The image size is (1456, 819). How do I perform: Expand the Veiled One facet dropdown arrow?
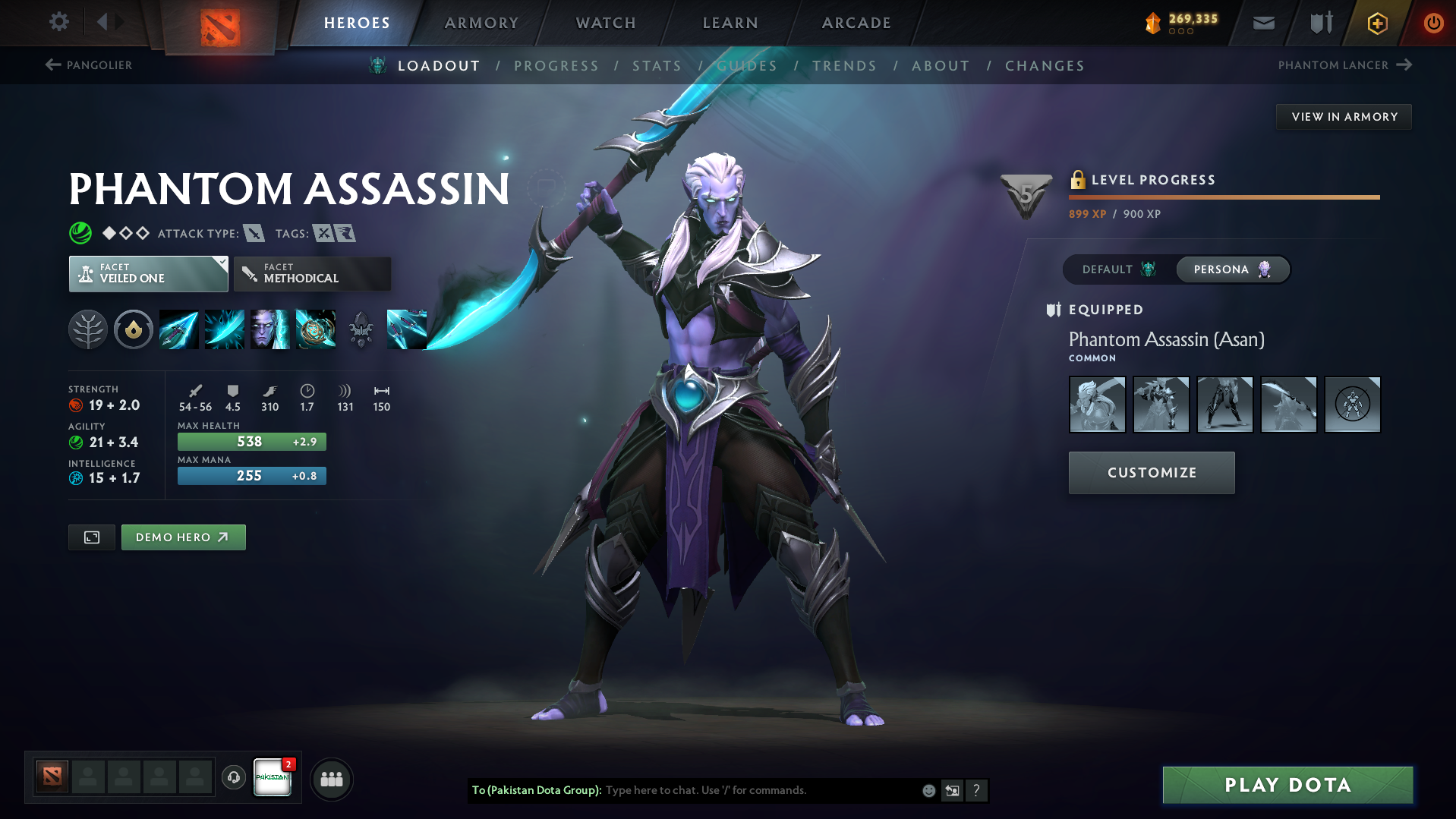pyautogui.click(x=222, y=263)
